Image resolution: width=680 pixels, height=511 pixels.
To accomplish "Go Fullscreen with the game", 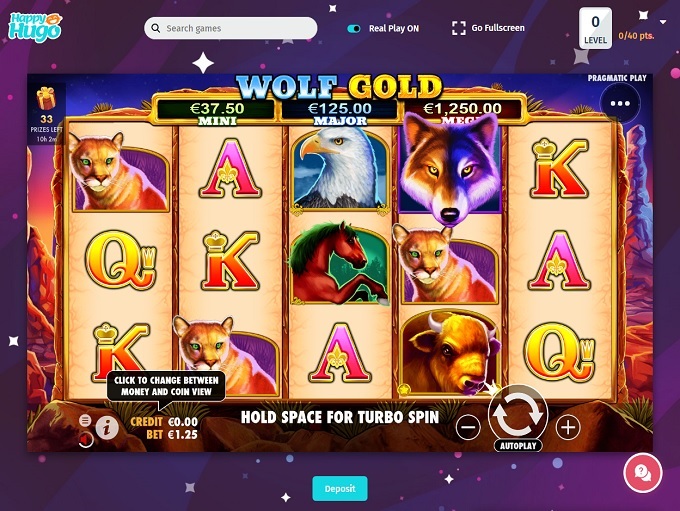I will [x=488, y=28].
